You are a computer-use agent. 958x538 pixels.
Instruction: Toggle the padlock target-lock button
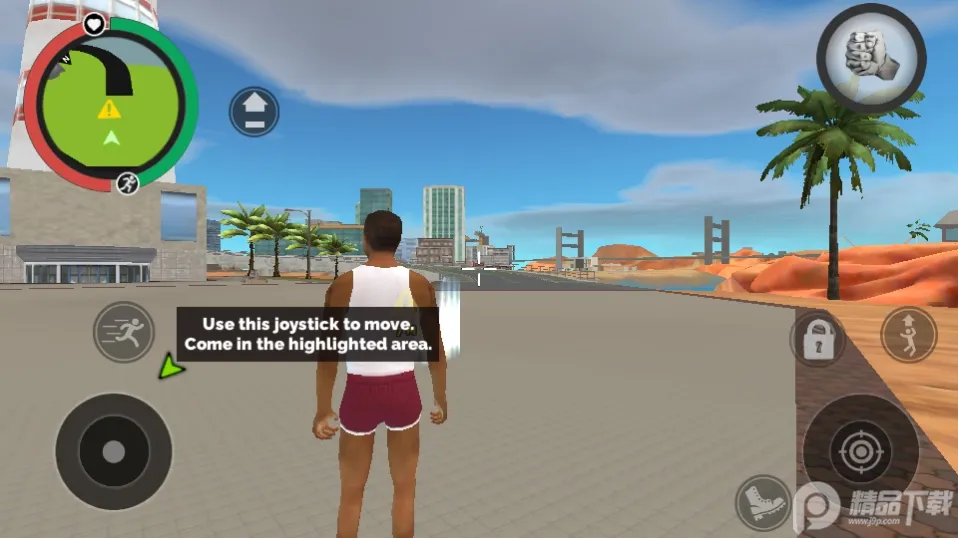[x=818, y=338]
